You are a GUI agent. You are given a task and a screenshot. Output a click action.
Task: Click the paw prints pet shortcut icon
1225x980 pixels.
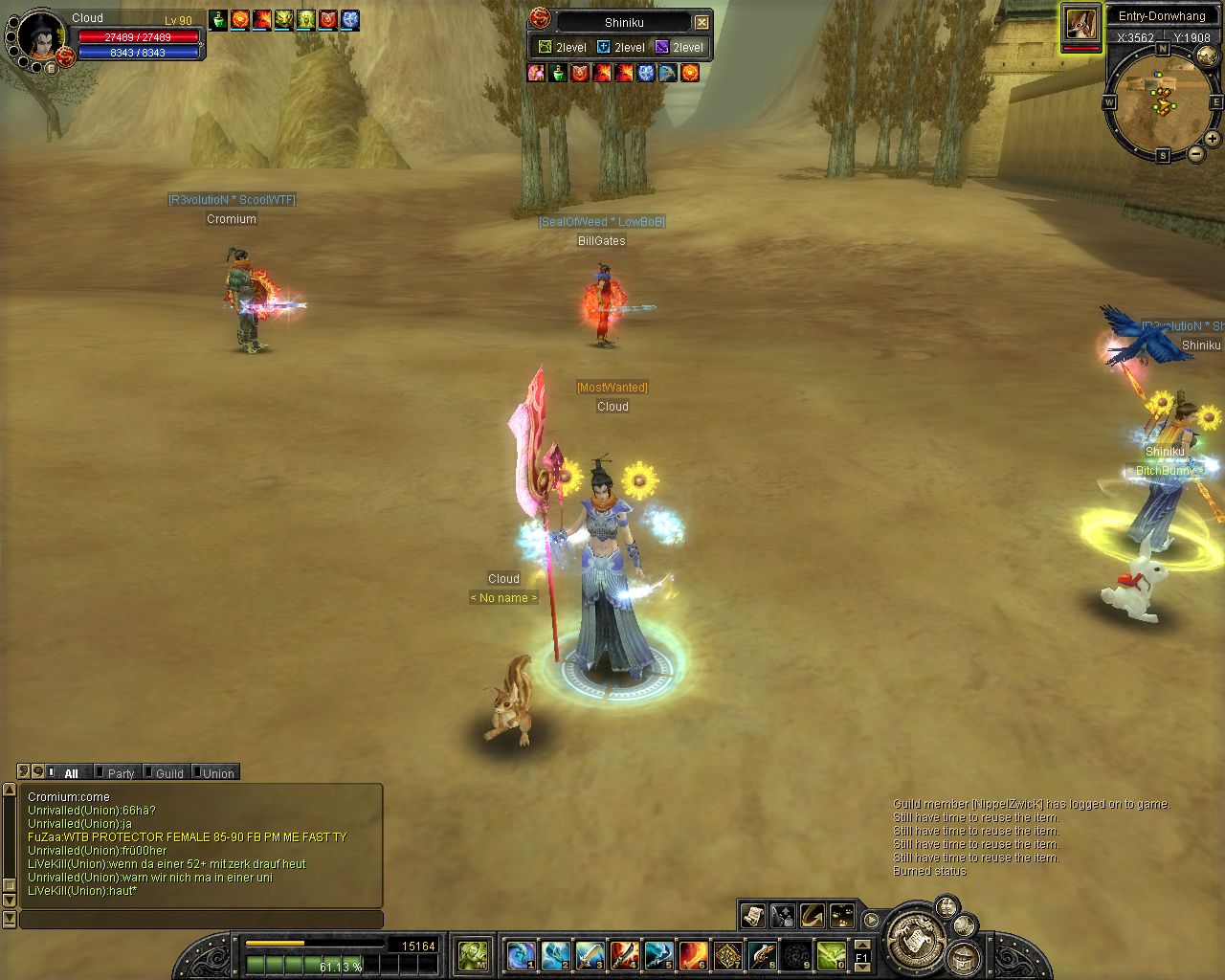[842, 916]
